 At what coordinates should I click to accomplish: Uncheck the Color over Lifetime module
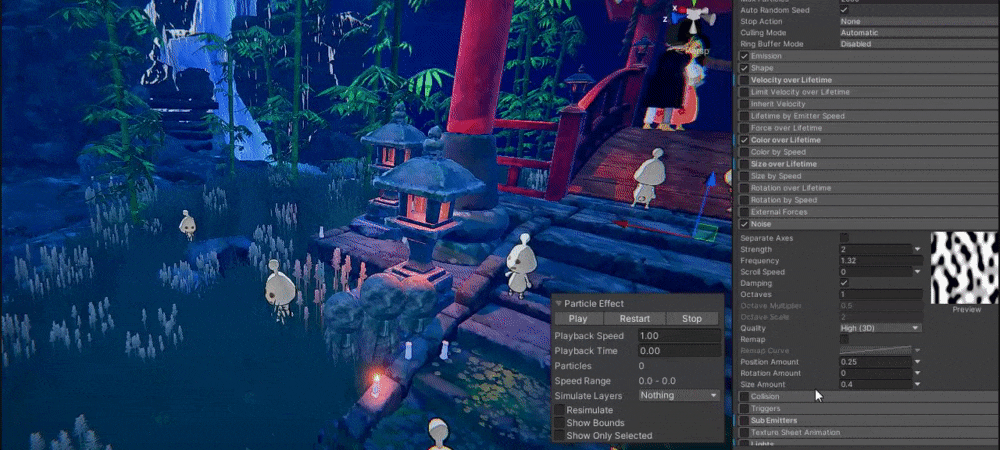click(x=744, y=140)
